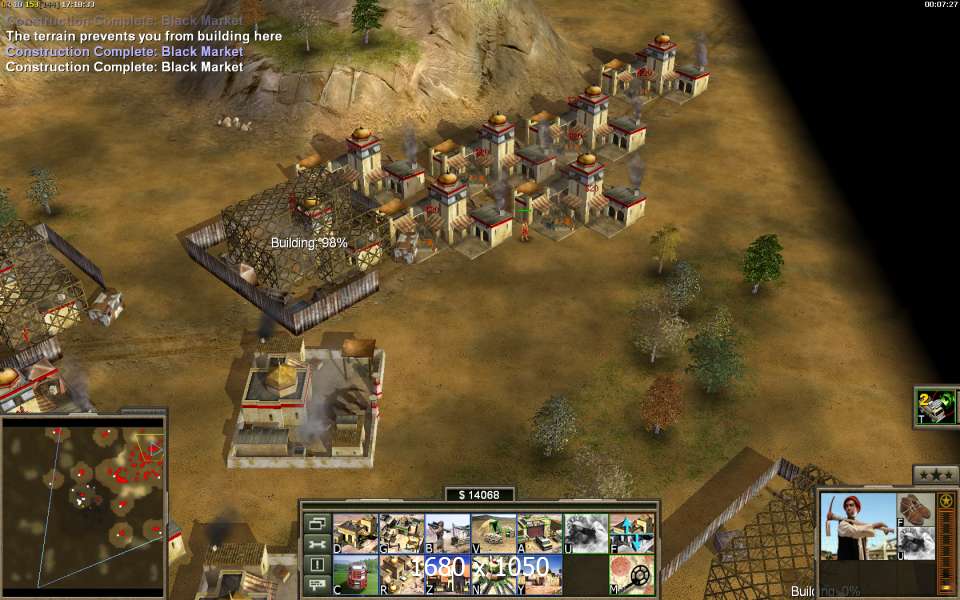This screenshot has height=600, width=960.
Task: Choose the build icon labeled Y
Action: pyautogui.click(x=539, y=574)
